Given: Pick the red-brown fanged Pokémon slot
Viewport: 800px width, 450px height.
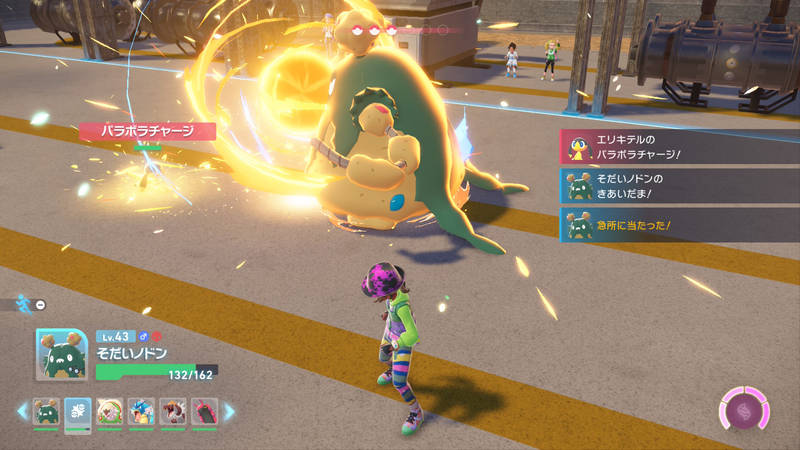Looking at the screenshot, I should coord(172,411).
